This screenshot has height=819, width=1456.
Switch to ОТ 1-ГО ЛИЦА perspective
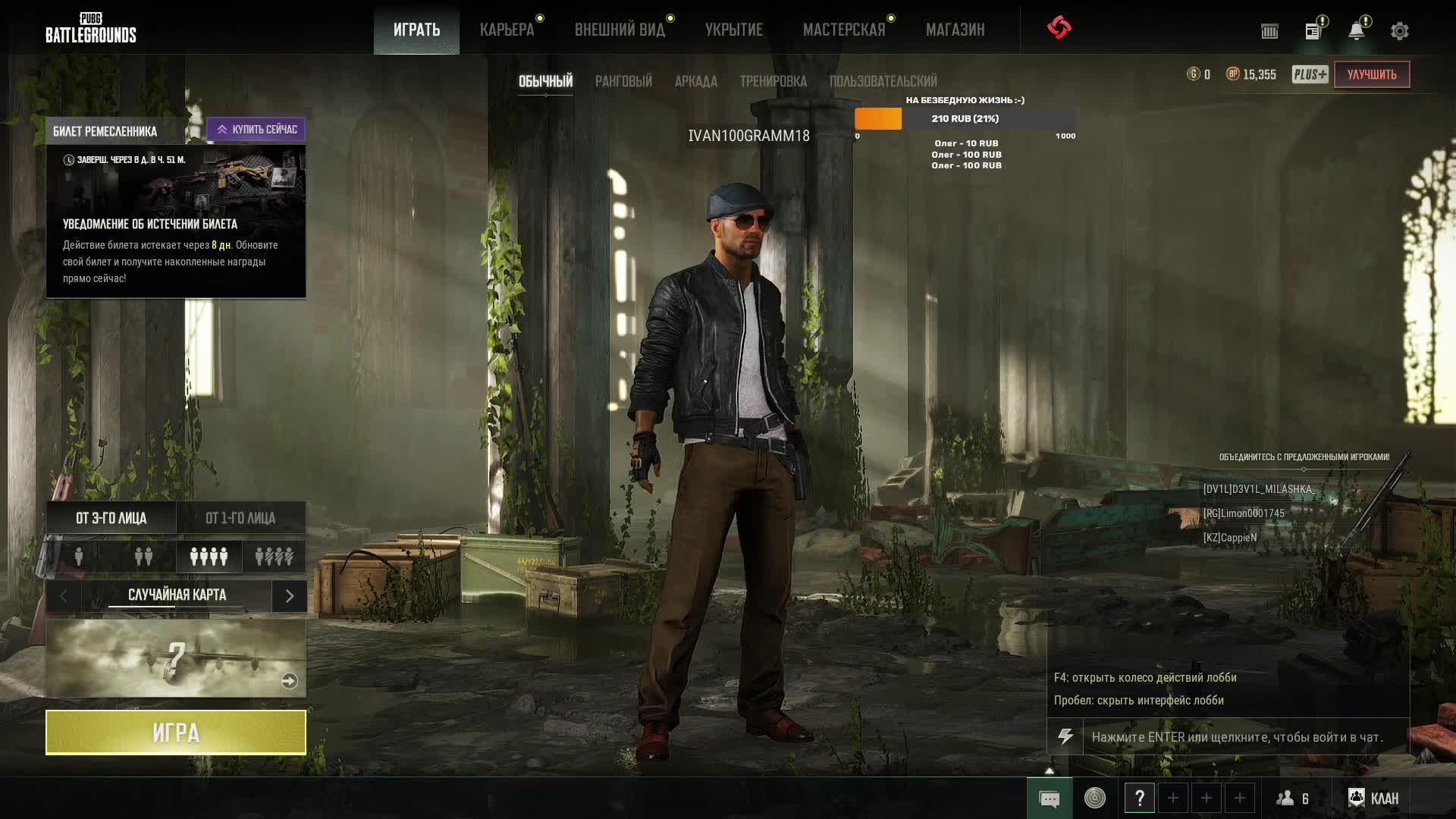coord(240,518)
